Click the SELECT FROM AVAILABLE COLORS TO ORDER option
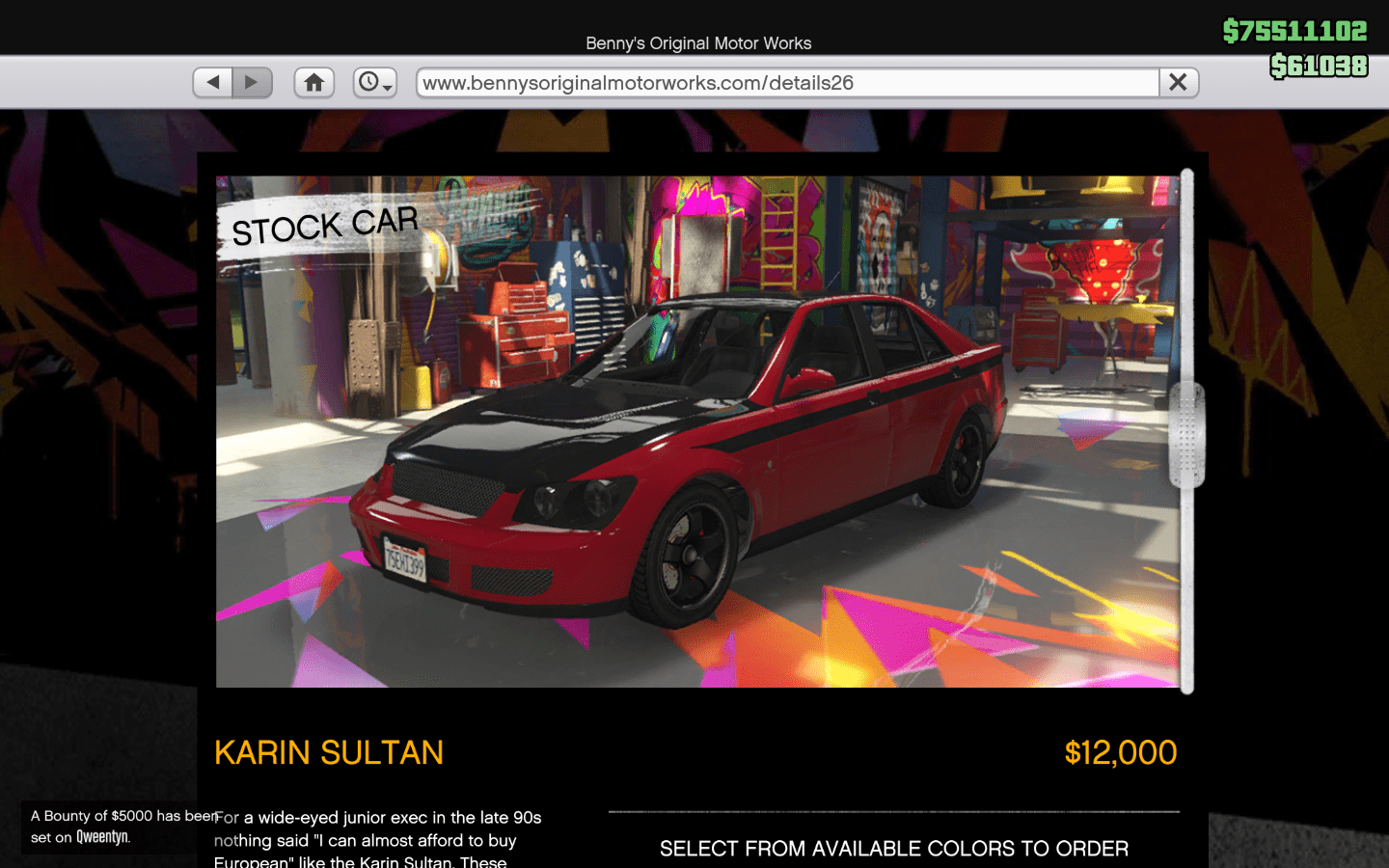 (894, 848)
